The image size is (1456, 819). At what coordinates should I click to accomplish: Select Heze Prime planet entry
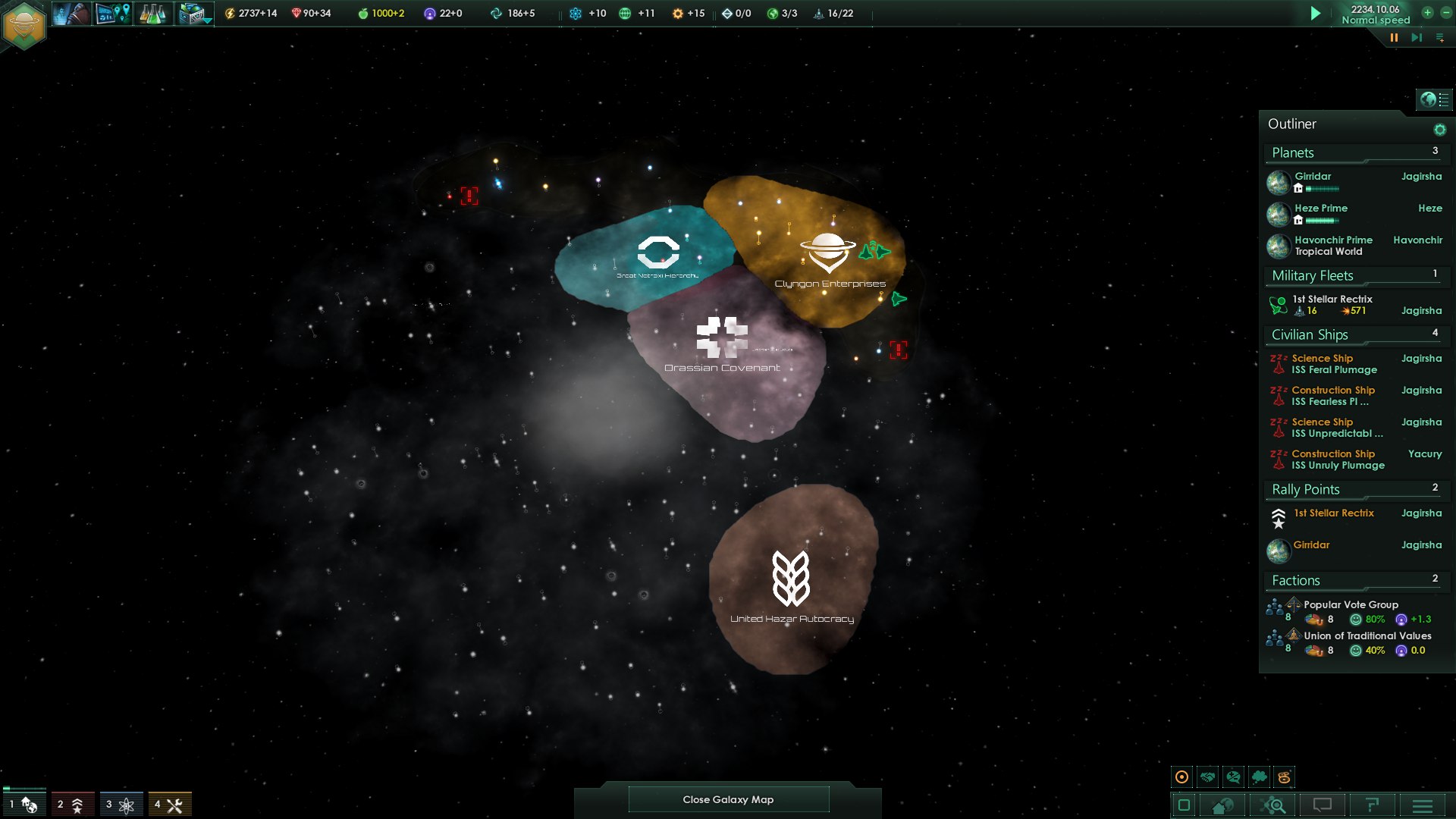[x=1321, y=209]
